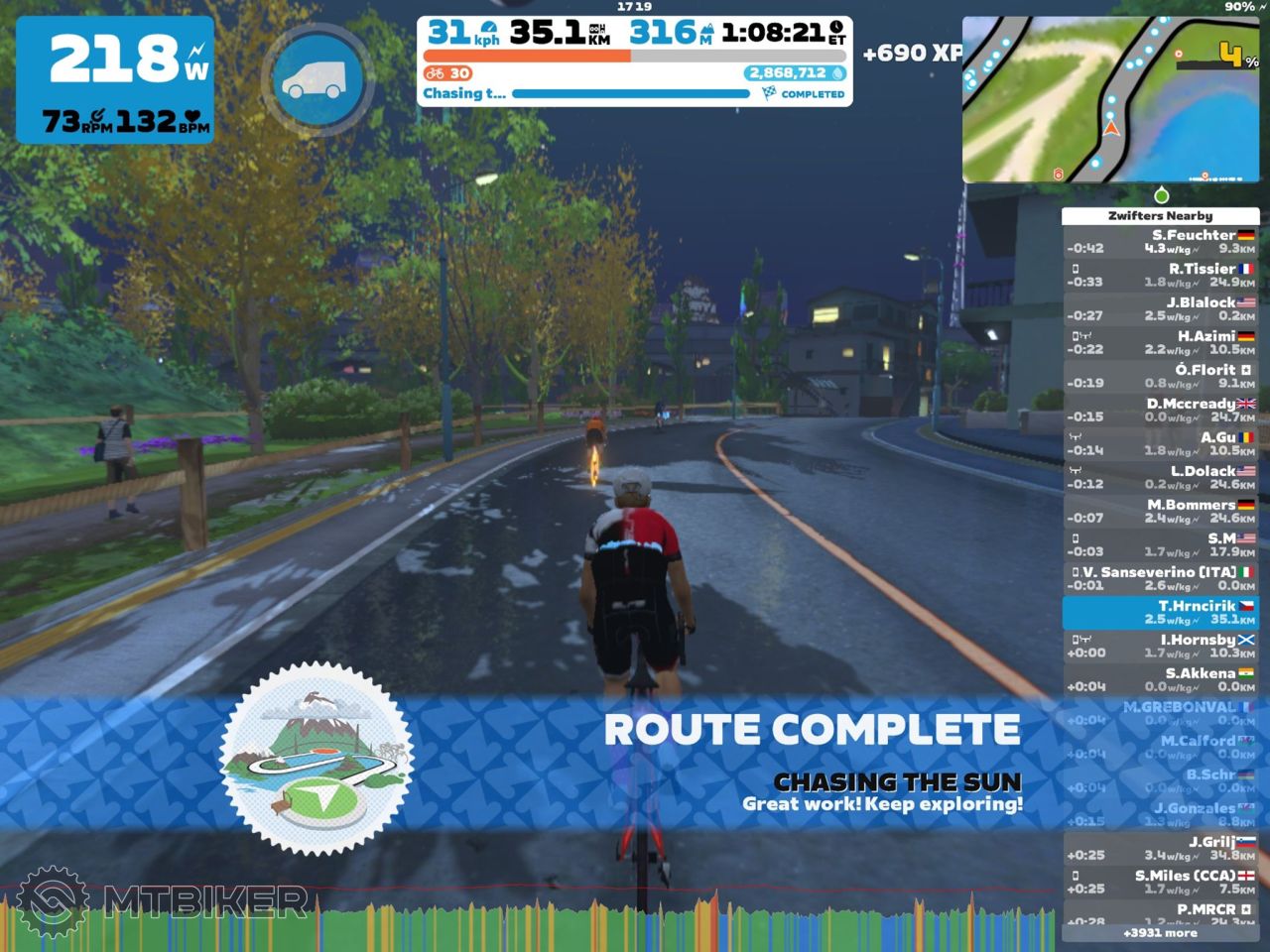Click the Zwifters Nearby header
This screenshot has width=1270, height=952.
tap(1160, 215)
